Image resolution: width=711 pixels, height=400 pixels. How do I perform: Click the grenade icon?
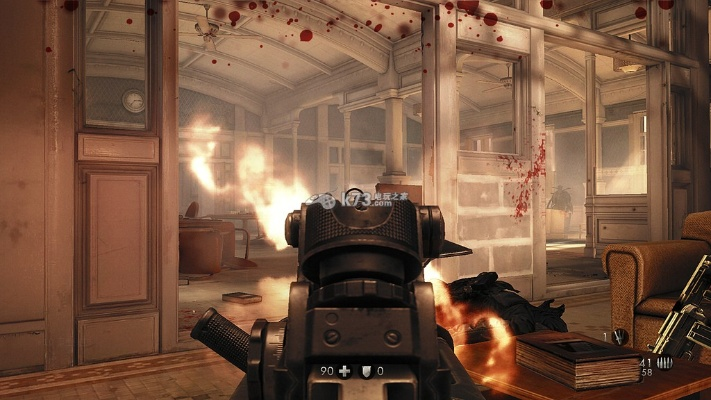pos(620,336)
